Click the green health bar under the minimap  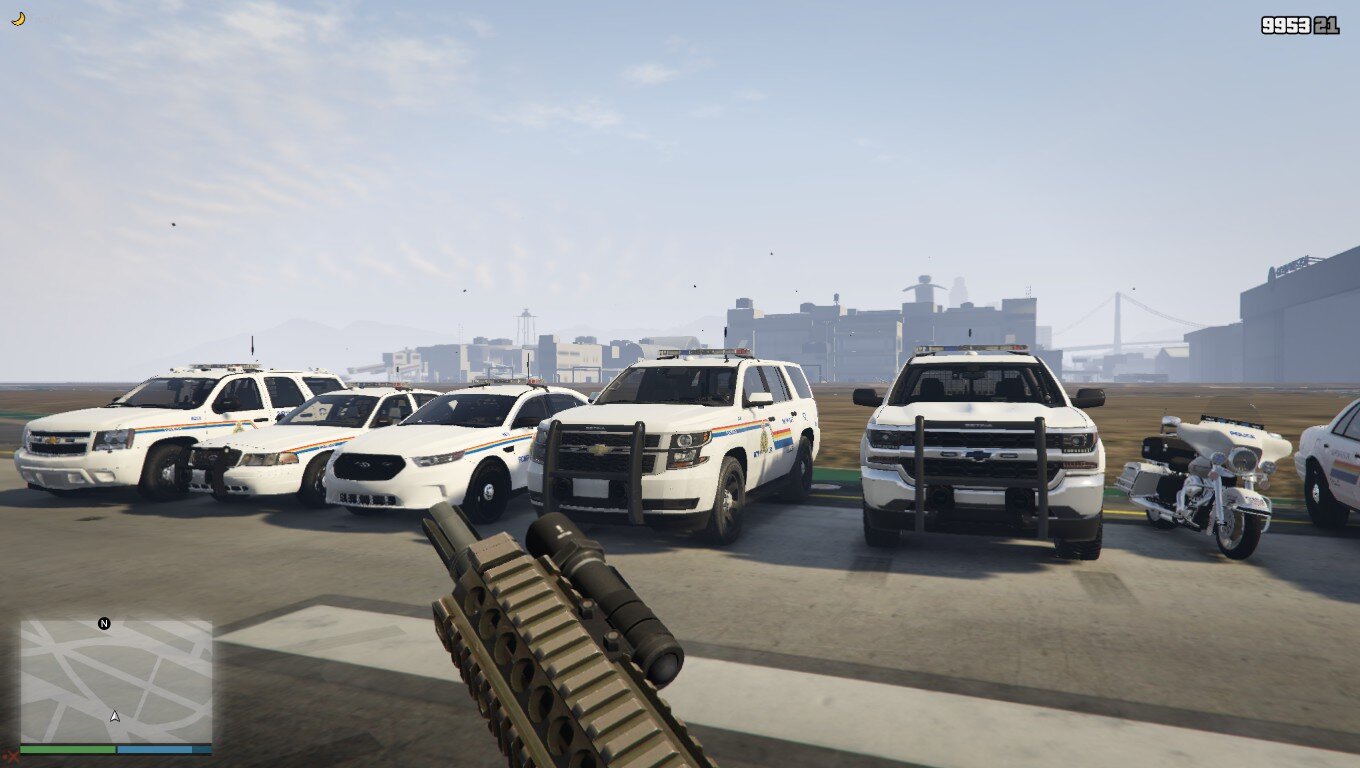tap(65, 747)
